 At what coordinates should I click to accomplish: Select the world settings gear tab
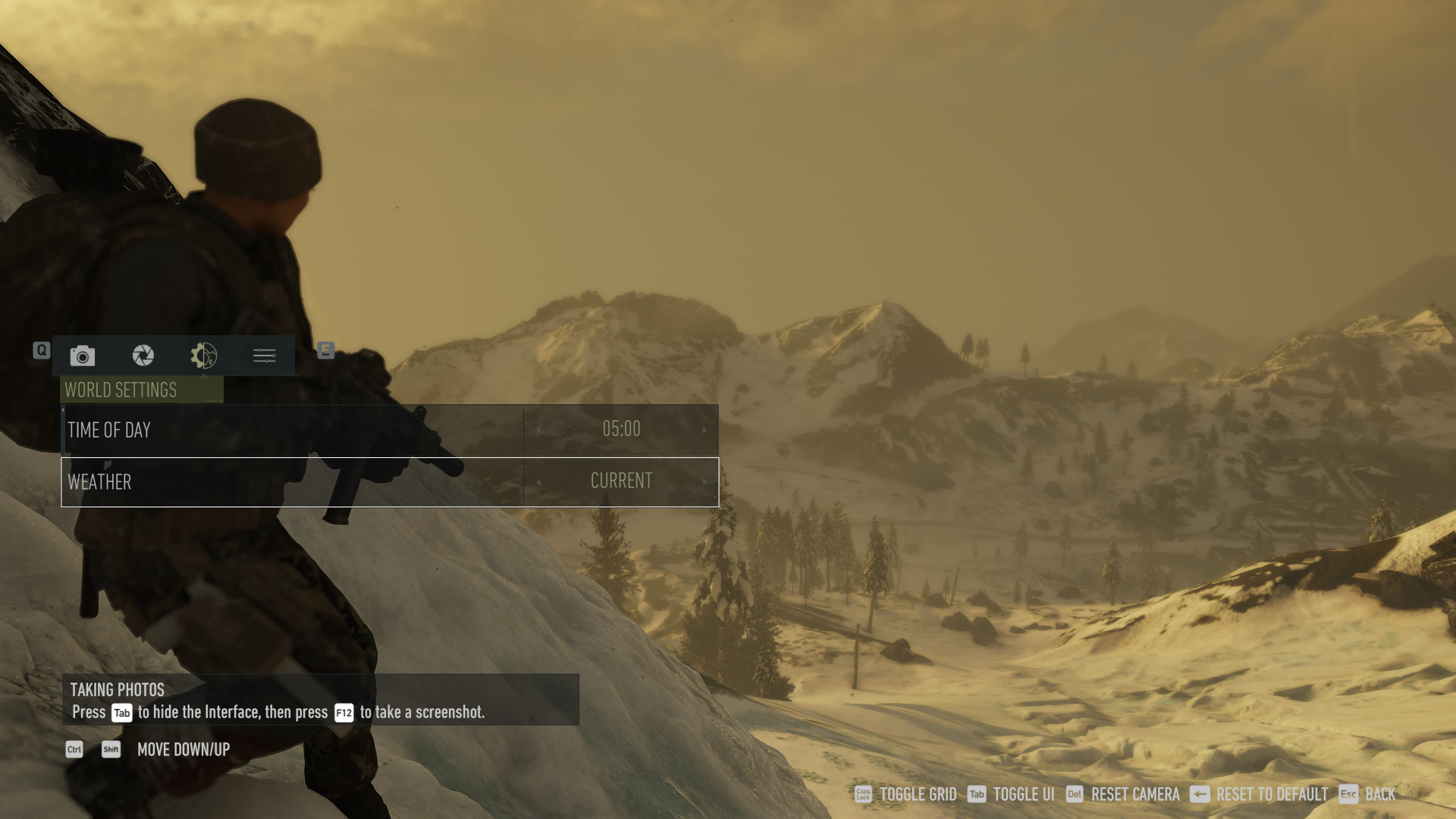[x=204, y=356]
